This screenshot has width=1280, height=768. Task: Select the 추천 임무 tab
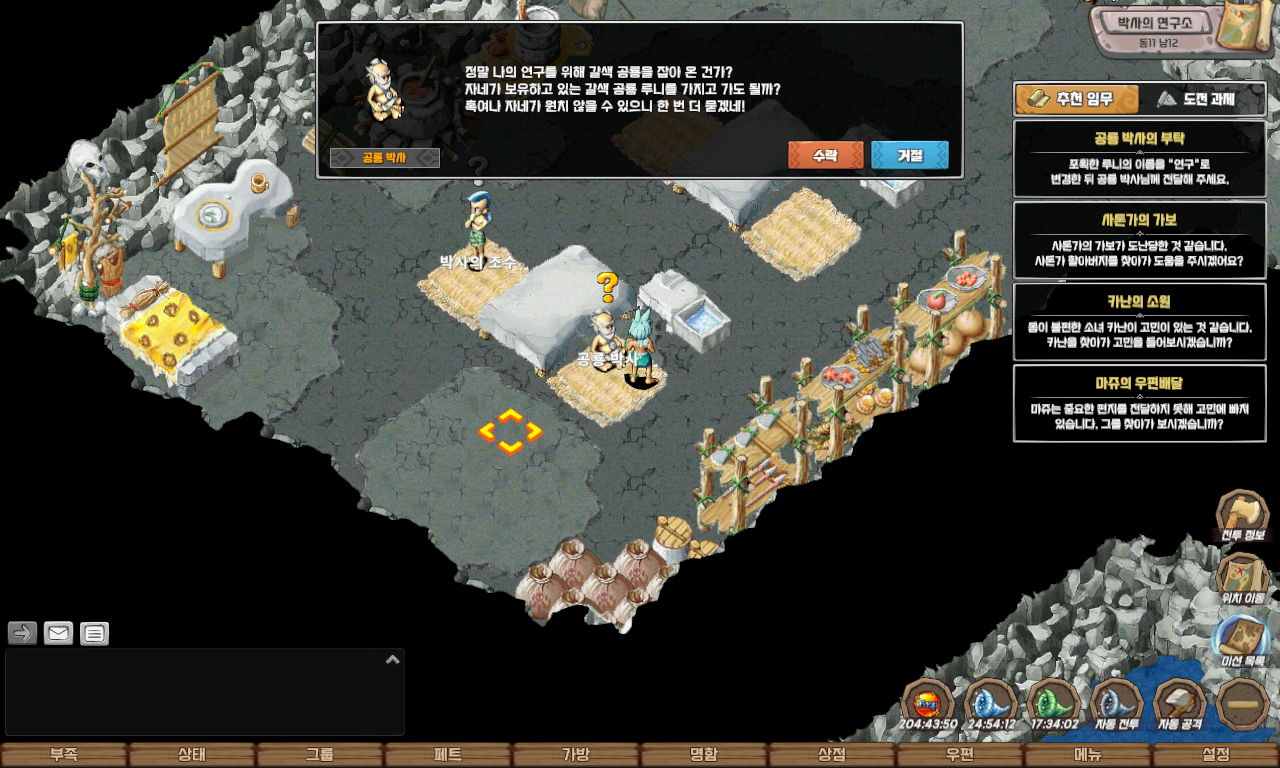(x=1077, y=99)
